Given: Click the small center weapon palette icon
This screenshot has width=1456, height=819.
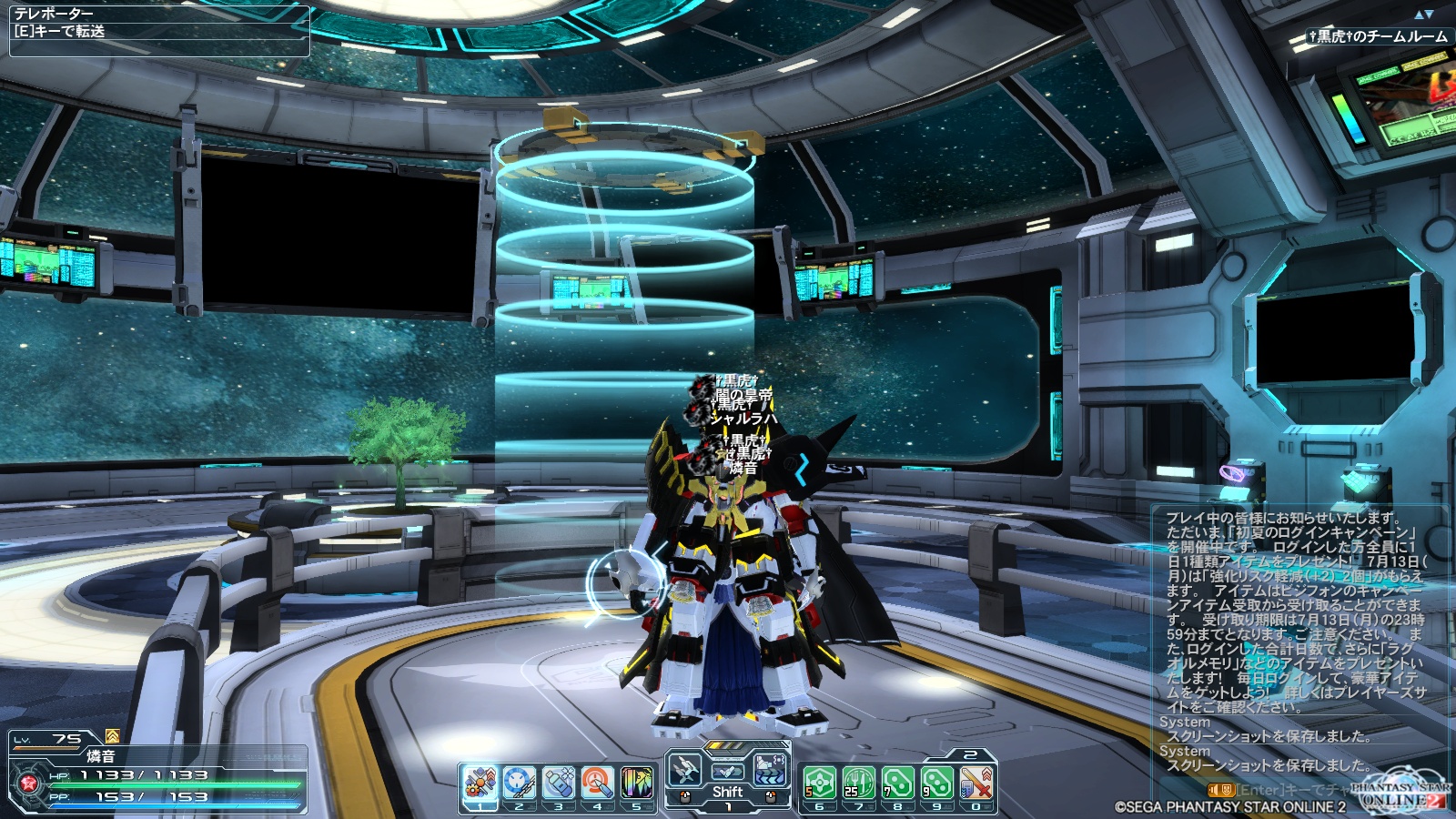Looking at the screenshot, I should coord(727,772).
